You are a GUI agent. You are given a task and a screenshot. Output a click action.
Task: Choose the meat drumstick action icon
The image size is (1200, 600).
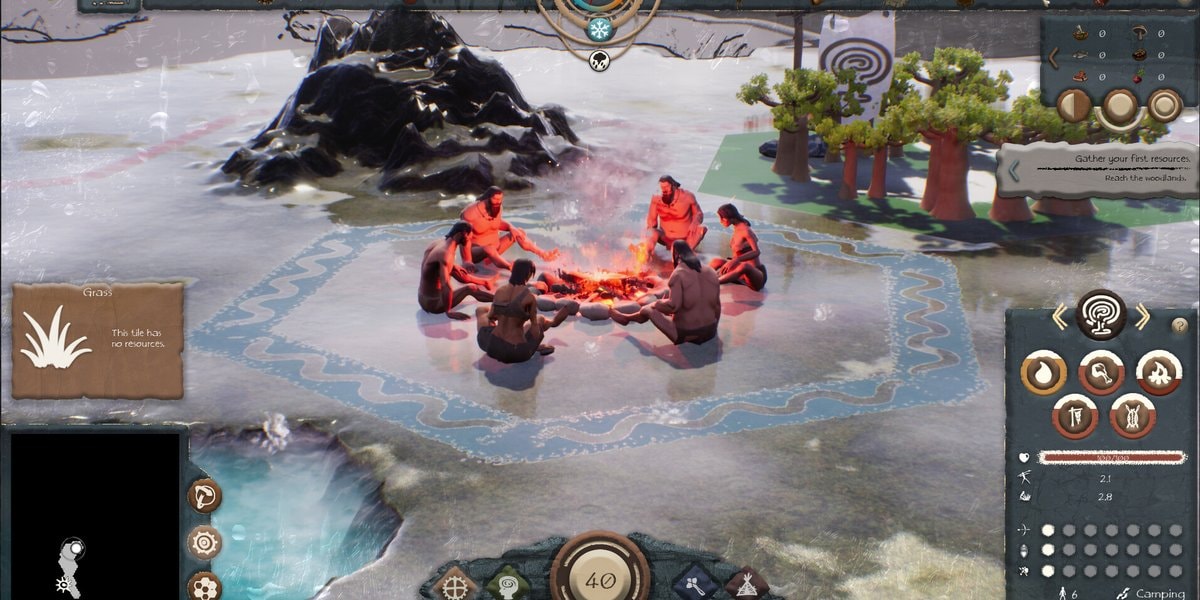tap(1100, 373)
